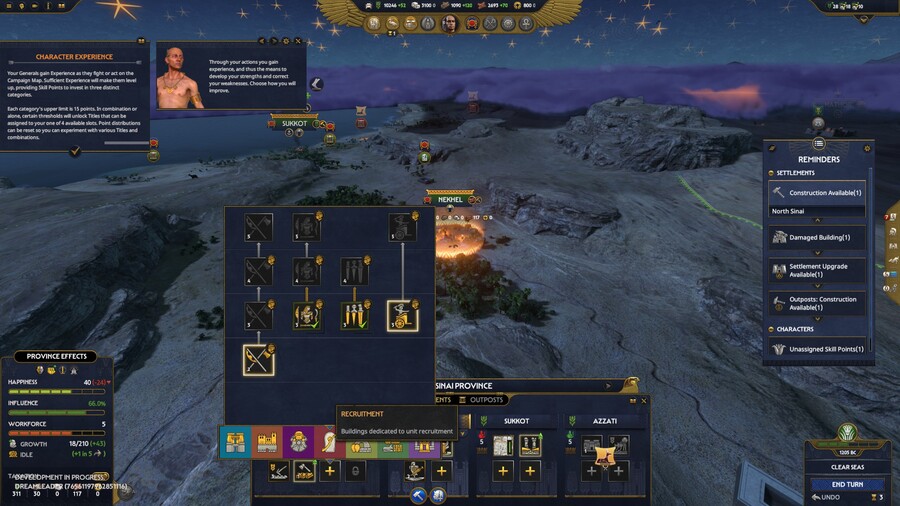The image size is (900, 506).
Task: Choose the highlighted bow and axe building
Action: 259,359
